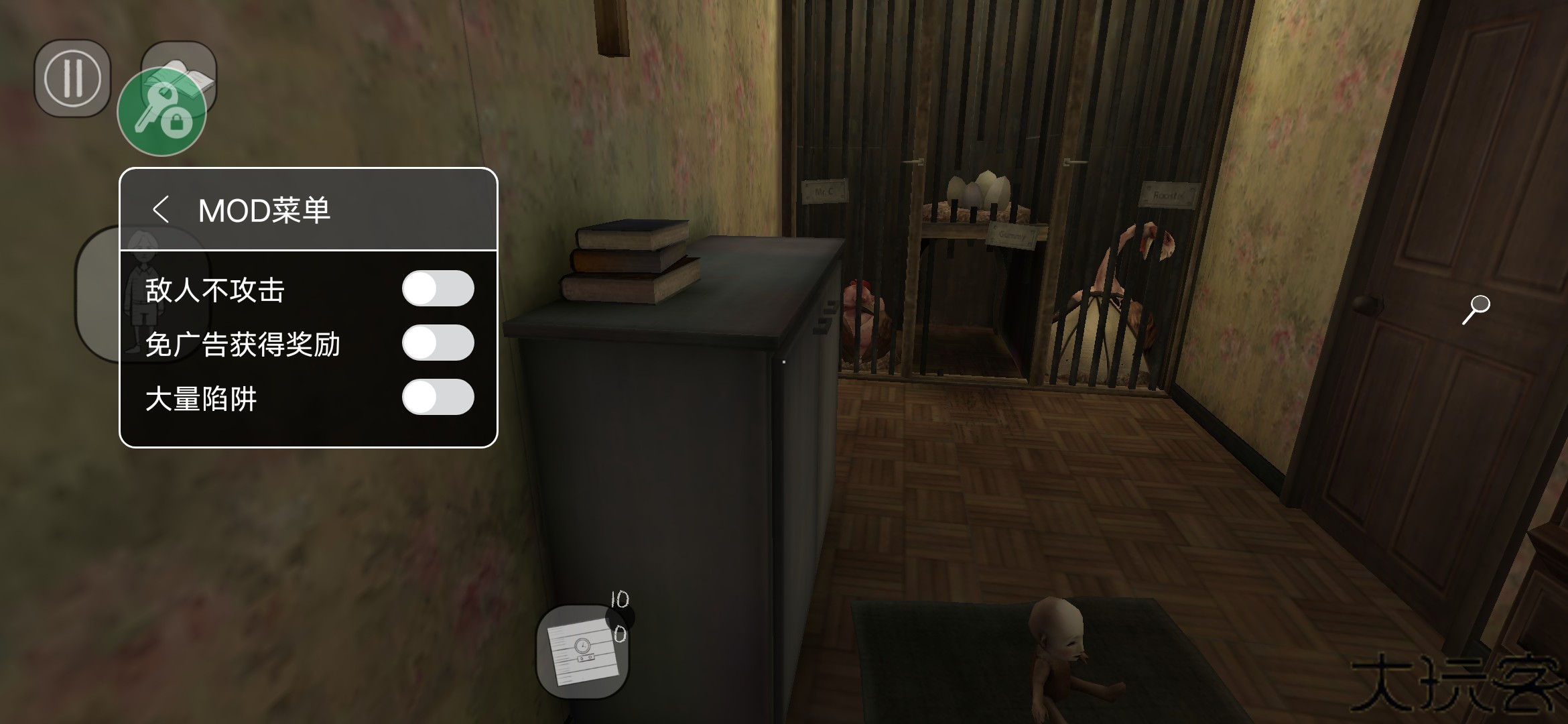Turn on the 大量陷阱 switch
This screenshot has height=724, width=1568.
click(438, 398)
